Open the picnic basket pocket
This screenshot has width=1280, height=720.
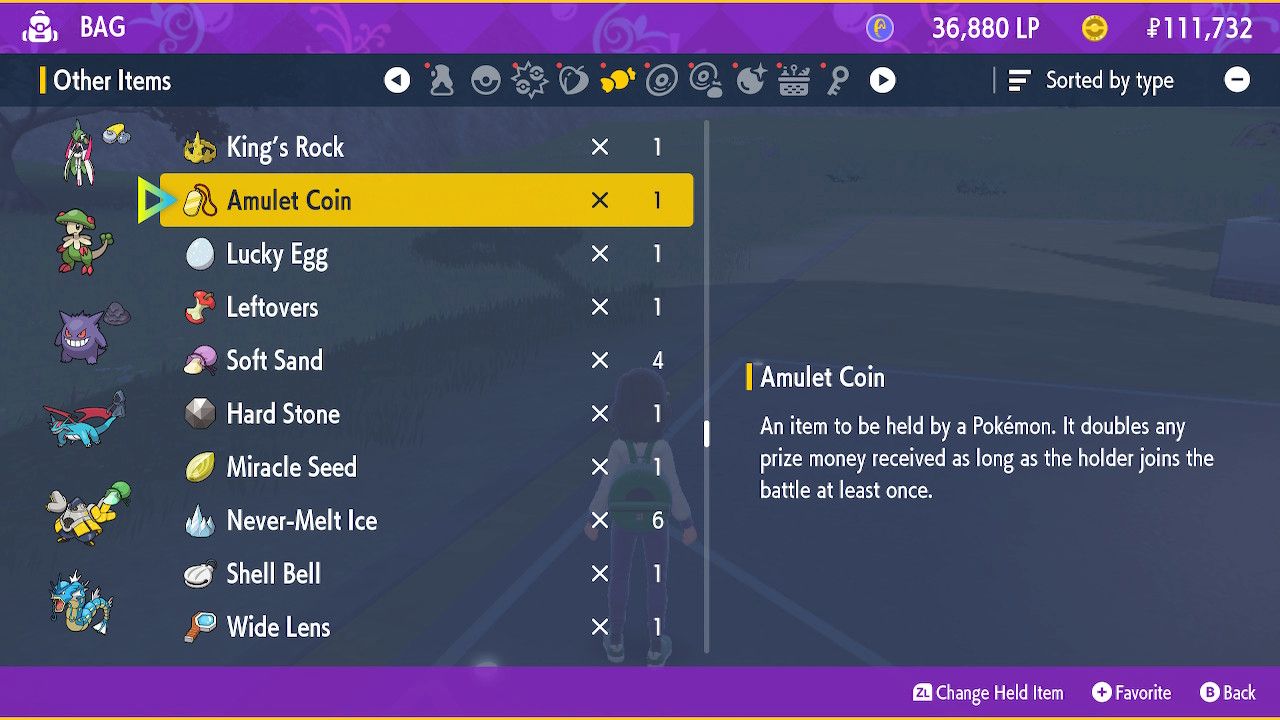(793, 80)
